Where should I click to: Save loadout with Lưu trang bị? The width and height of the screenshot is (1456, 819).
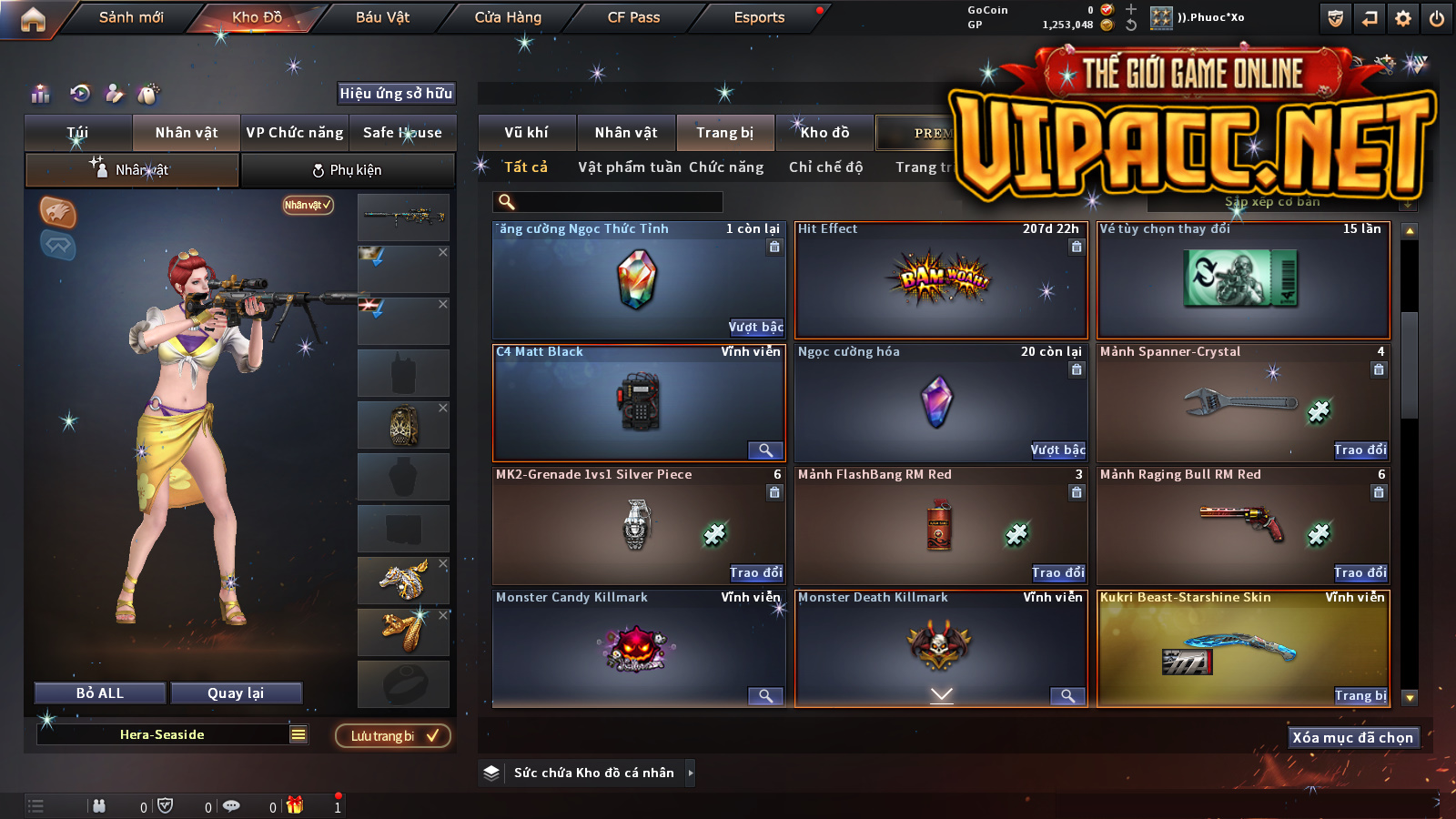click(x=393, y=736)
